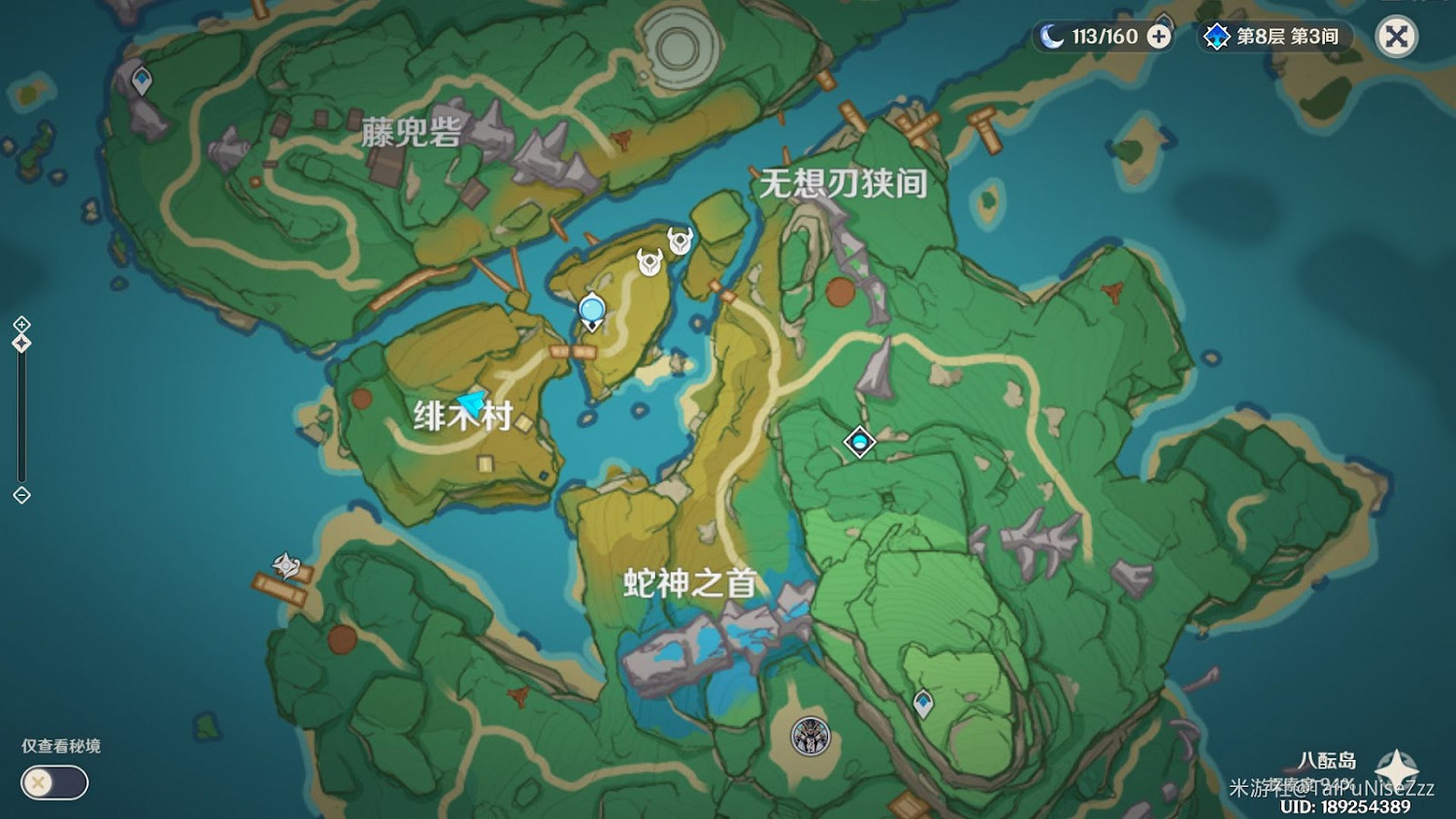Select the teleport waypoint above 绯木村 village
The width and height of the screenshot is (1456, 819).
[590, 309]
